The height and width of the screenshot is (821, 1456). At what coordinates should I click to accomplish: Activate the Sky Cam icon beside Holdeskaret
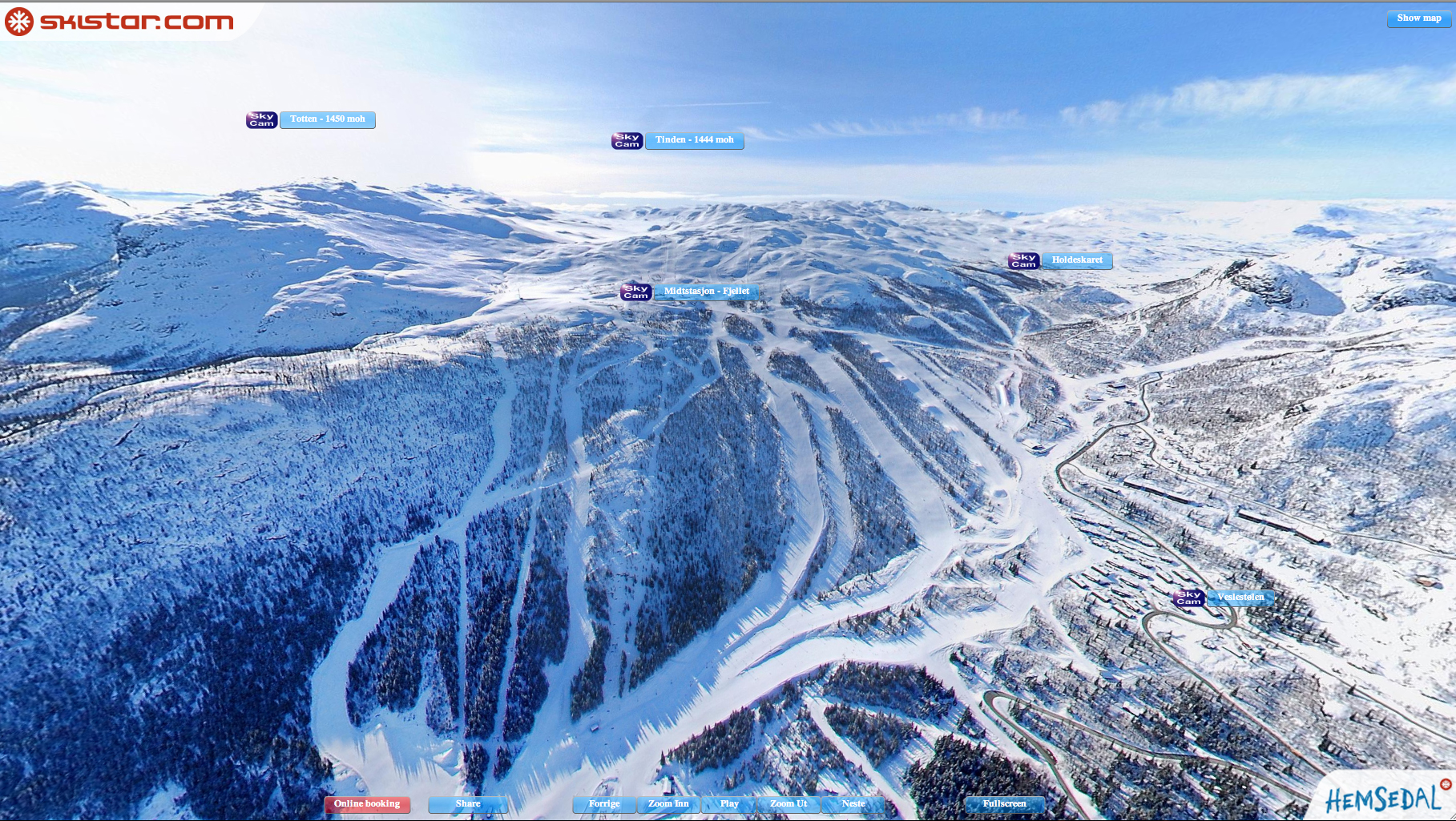click(x=1023, y=261)
